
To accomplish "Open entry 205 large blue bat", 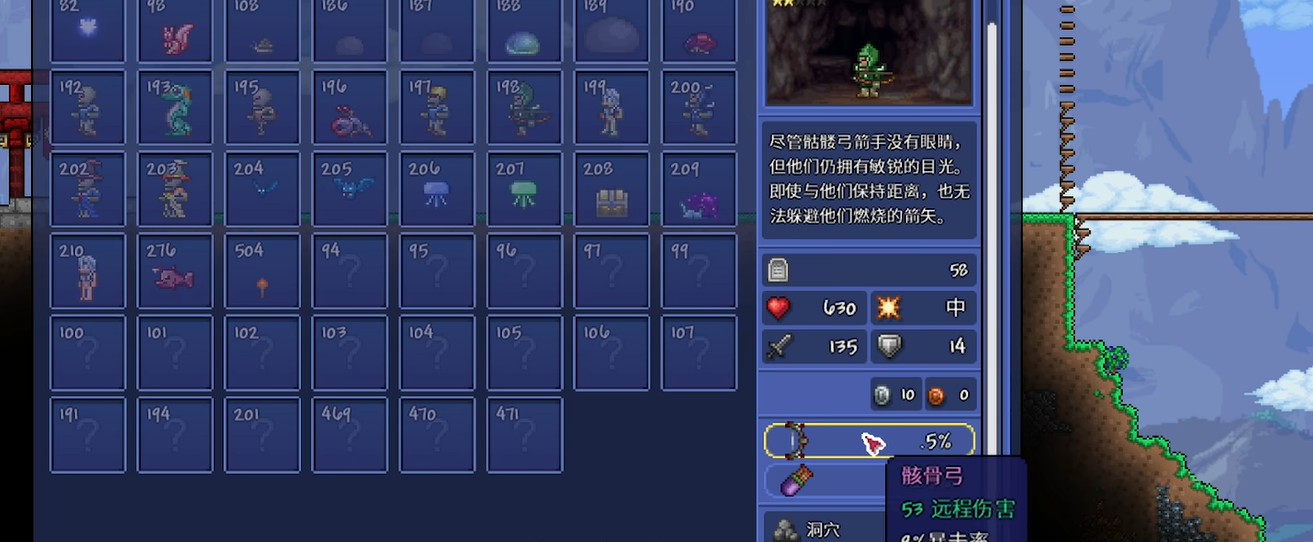I will tap(350, 189).
